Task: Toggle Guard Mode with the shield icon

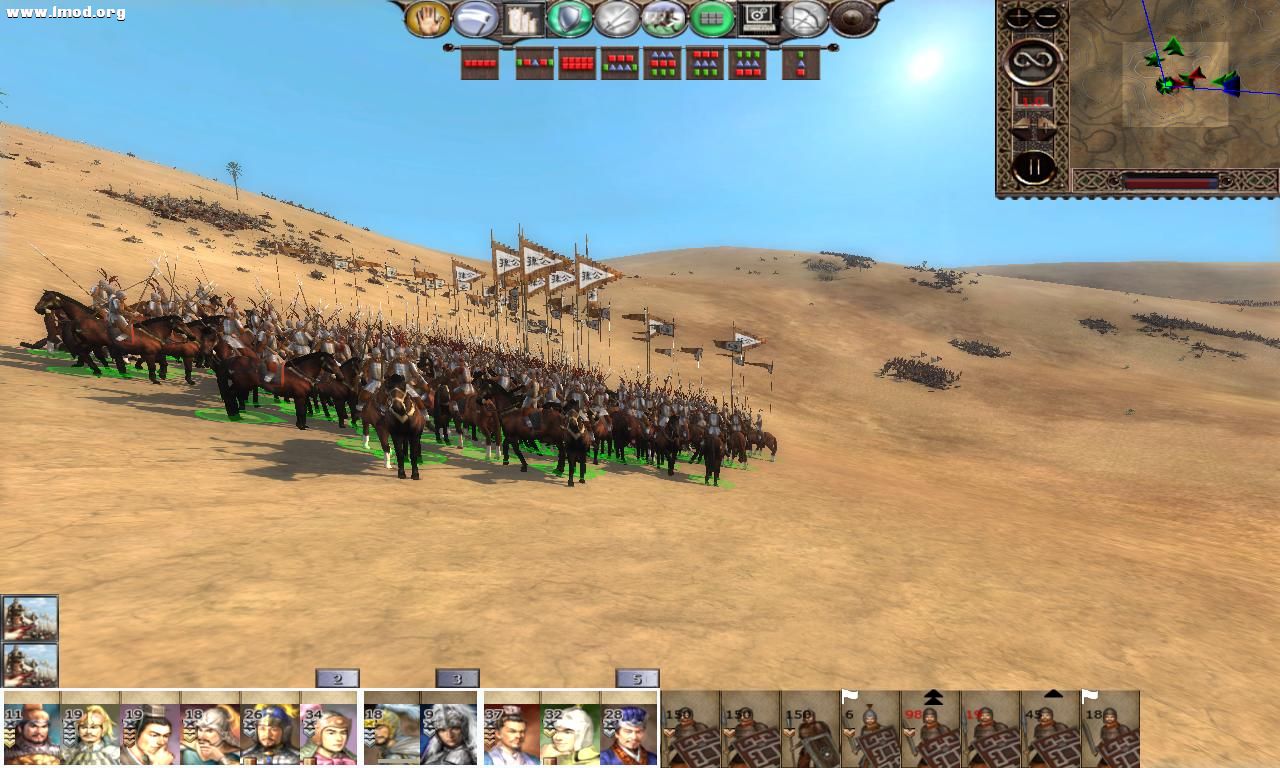Action: [567, 18]
